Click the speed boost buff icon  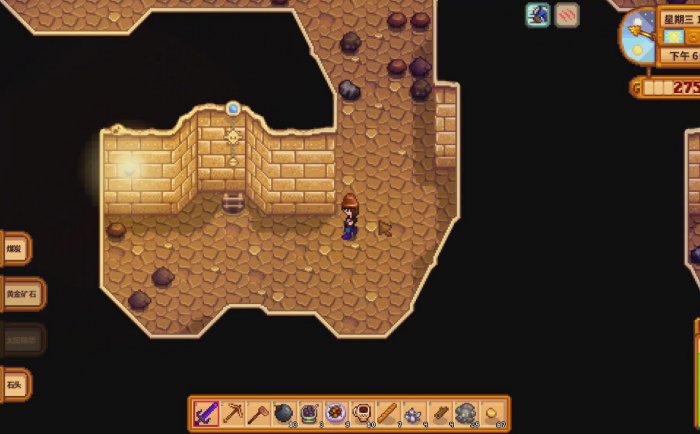click(x=538, y=14)
